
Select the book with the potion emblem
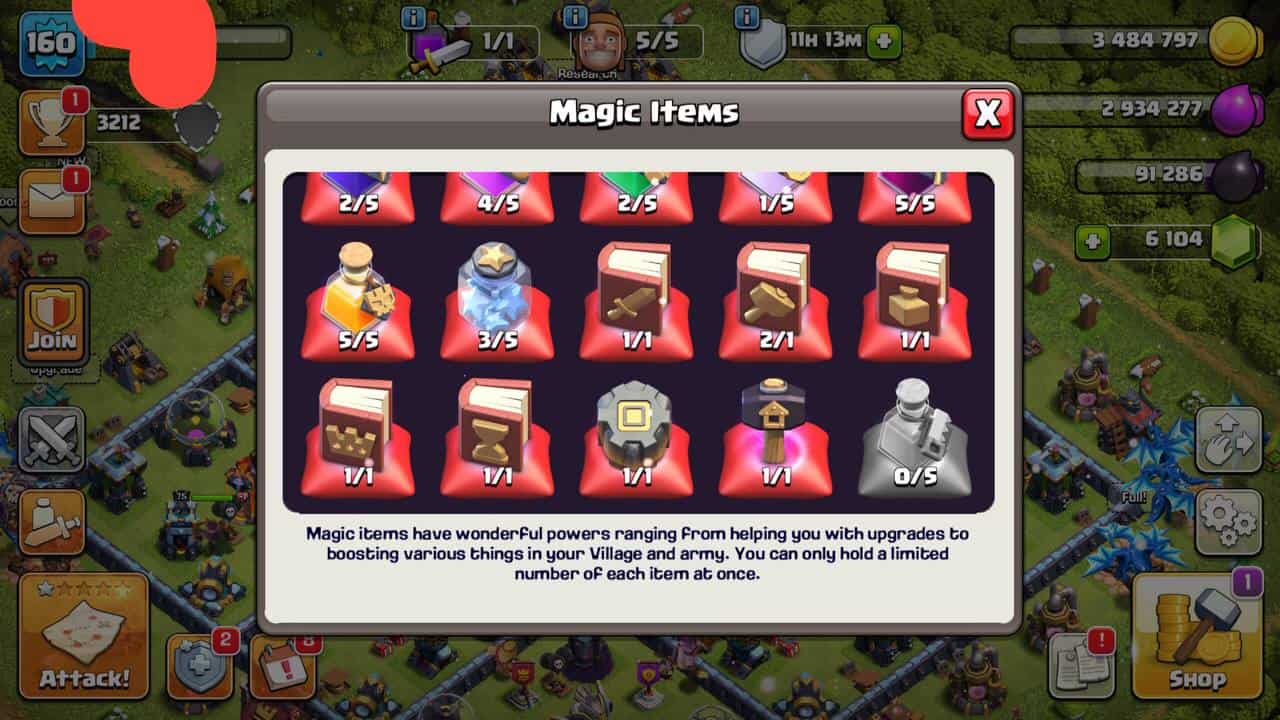point(915,300)
